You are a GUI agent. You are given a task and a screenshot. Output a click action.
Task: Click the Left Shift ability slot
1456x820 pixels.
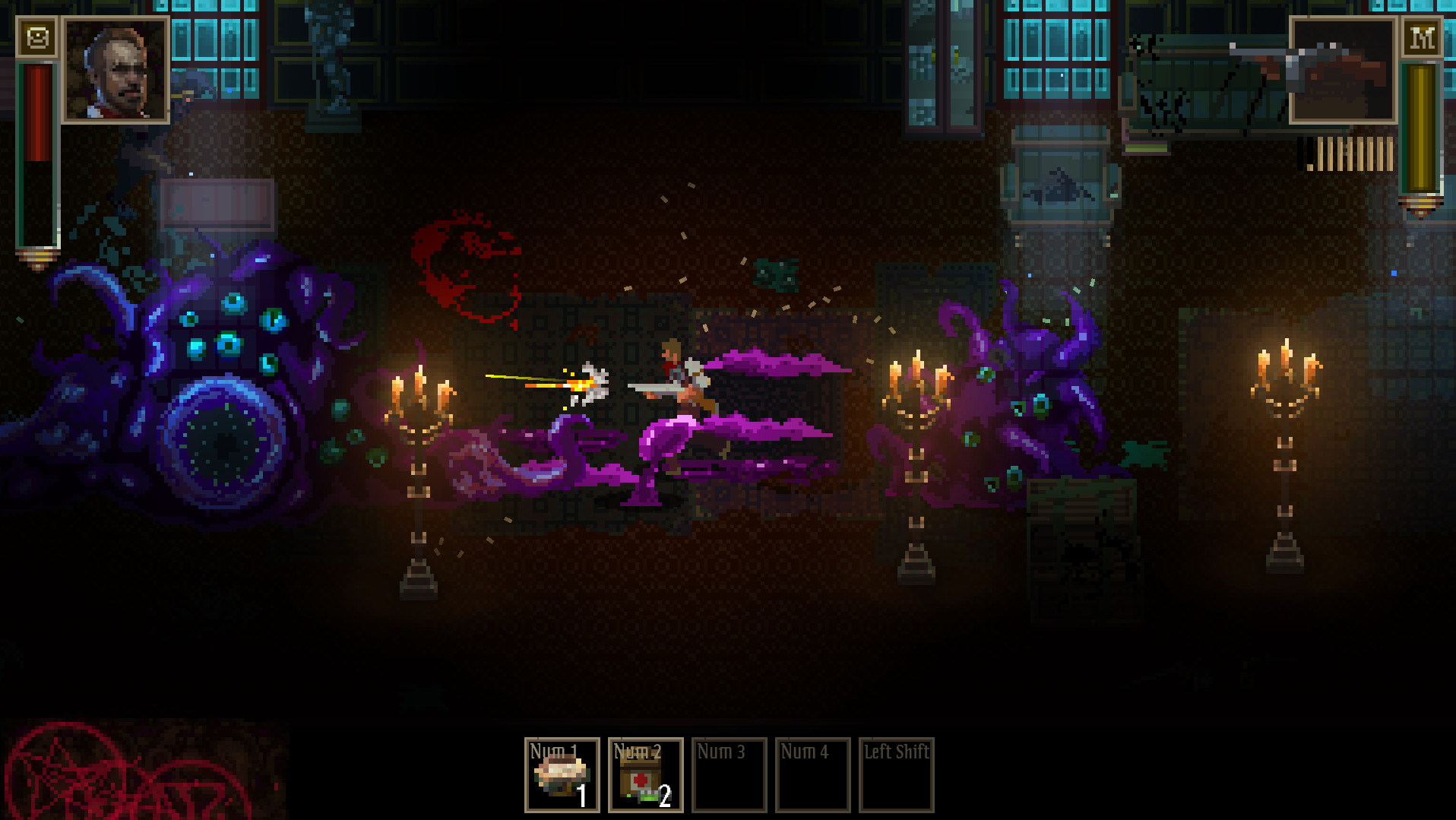click(896, 776)
